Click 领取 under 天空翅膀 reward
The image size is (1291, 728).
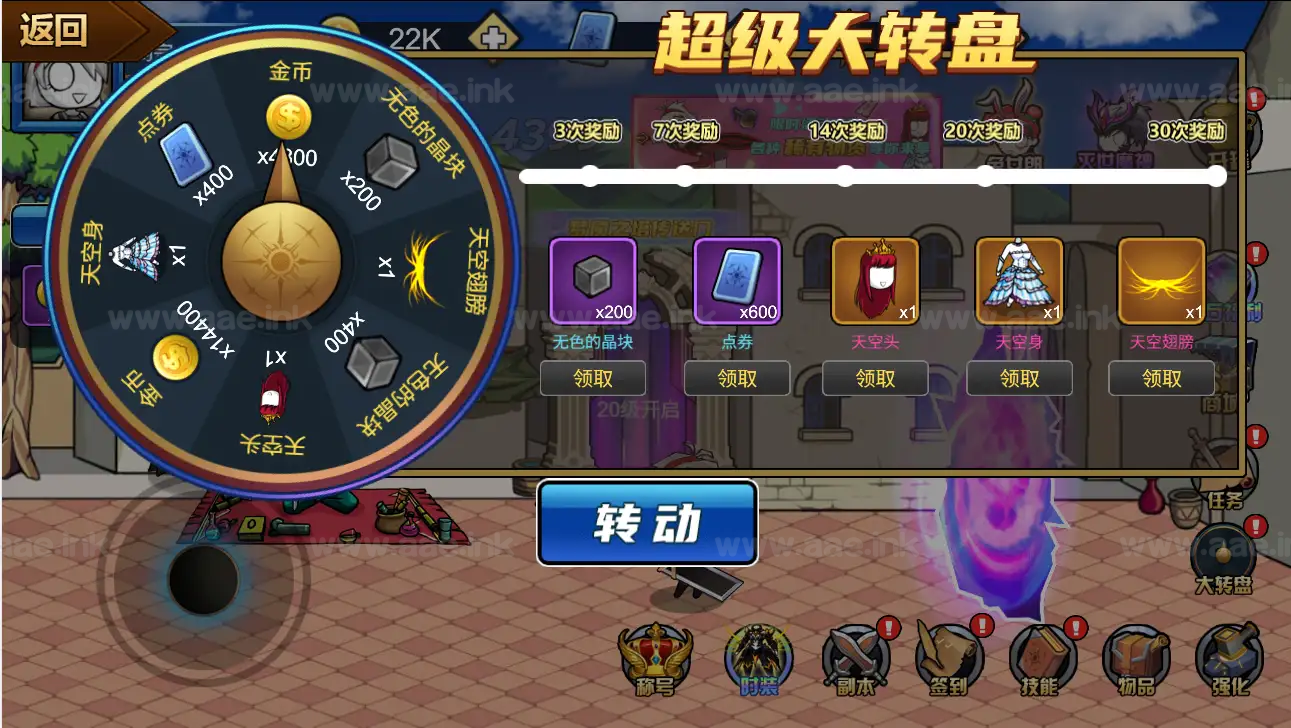pyautogui.click(x=1161, y=378)
